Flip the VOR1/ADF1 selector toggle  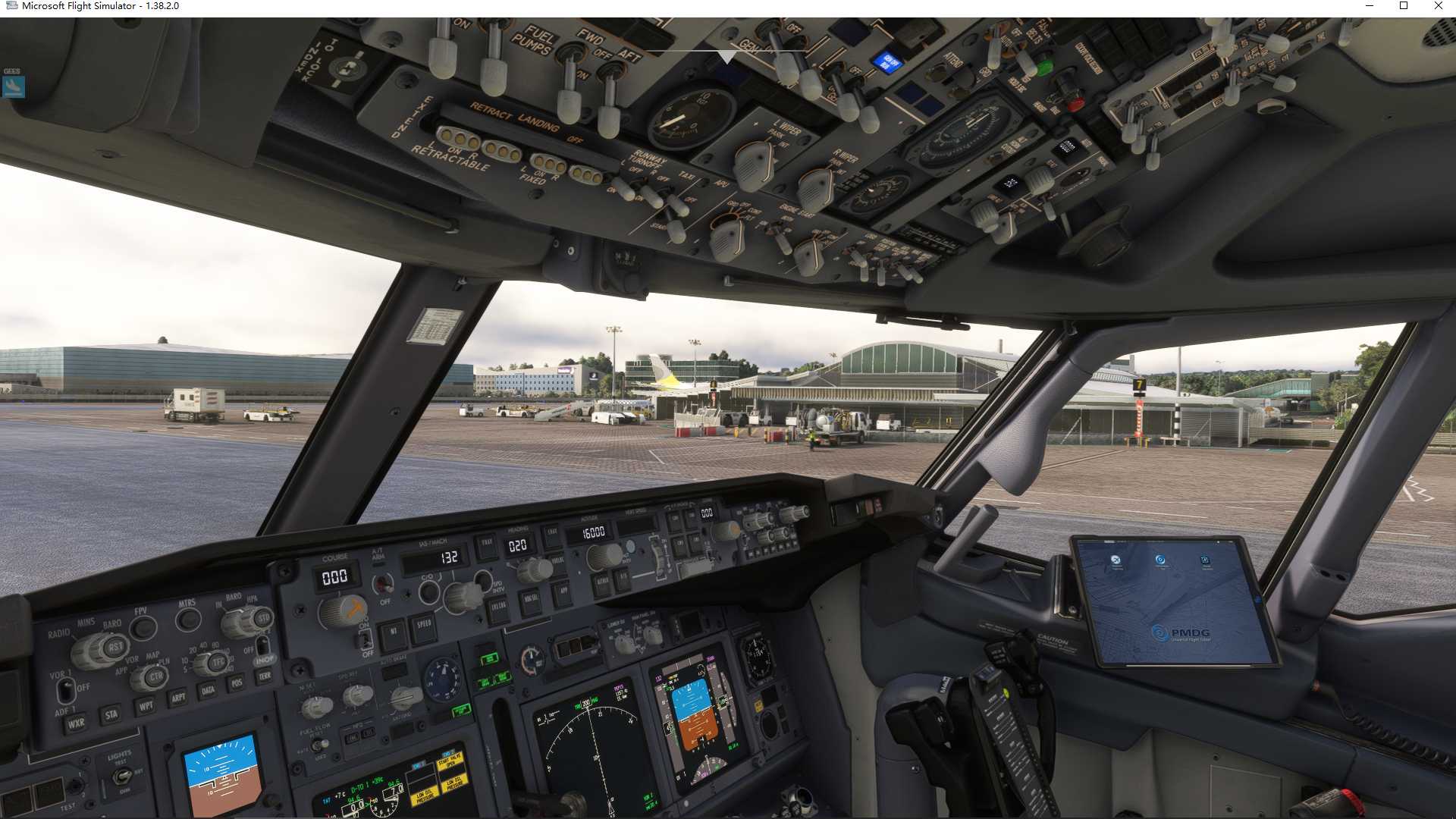click(66, 689)
